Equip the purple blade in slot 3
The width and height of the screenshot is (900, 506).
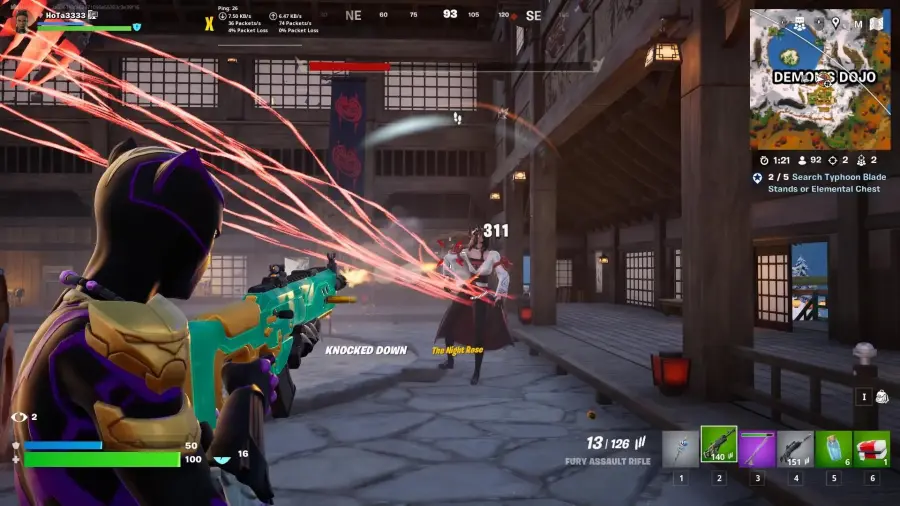[757, 448]
